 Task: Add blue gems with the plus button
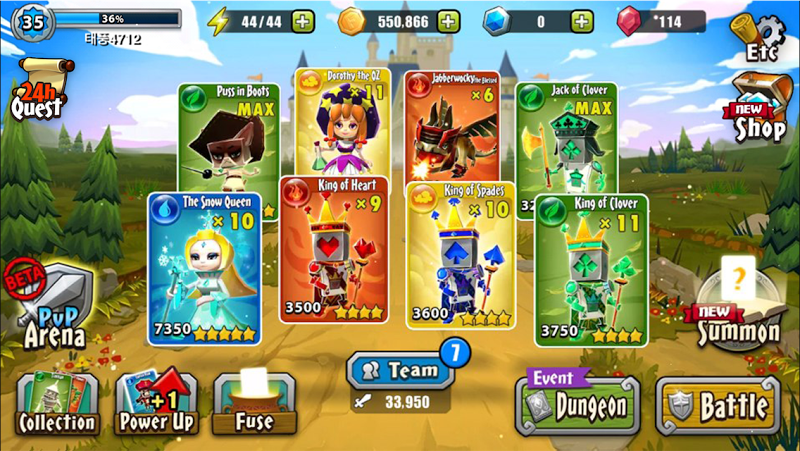581,21
